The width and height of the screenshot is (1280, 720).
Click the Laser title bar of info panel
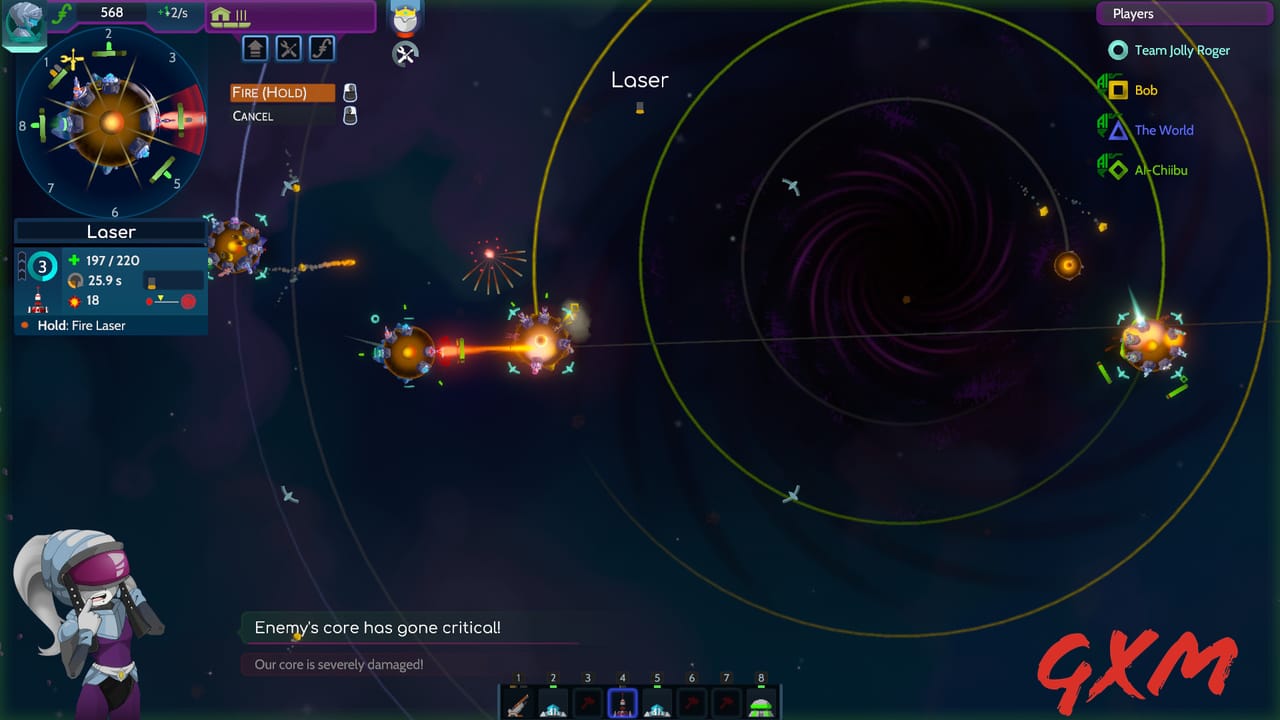(x=110, y=231)
